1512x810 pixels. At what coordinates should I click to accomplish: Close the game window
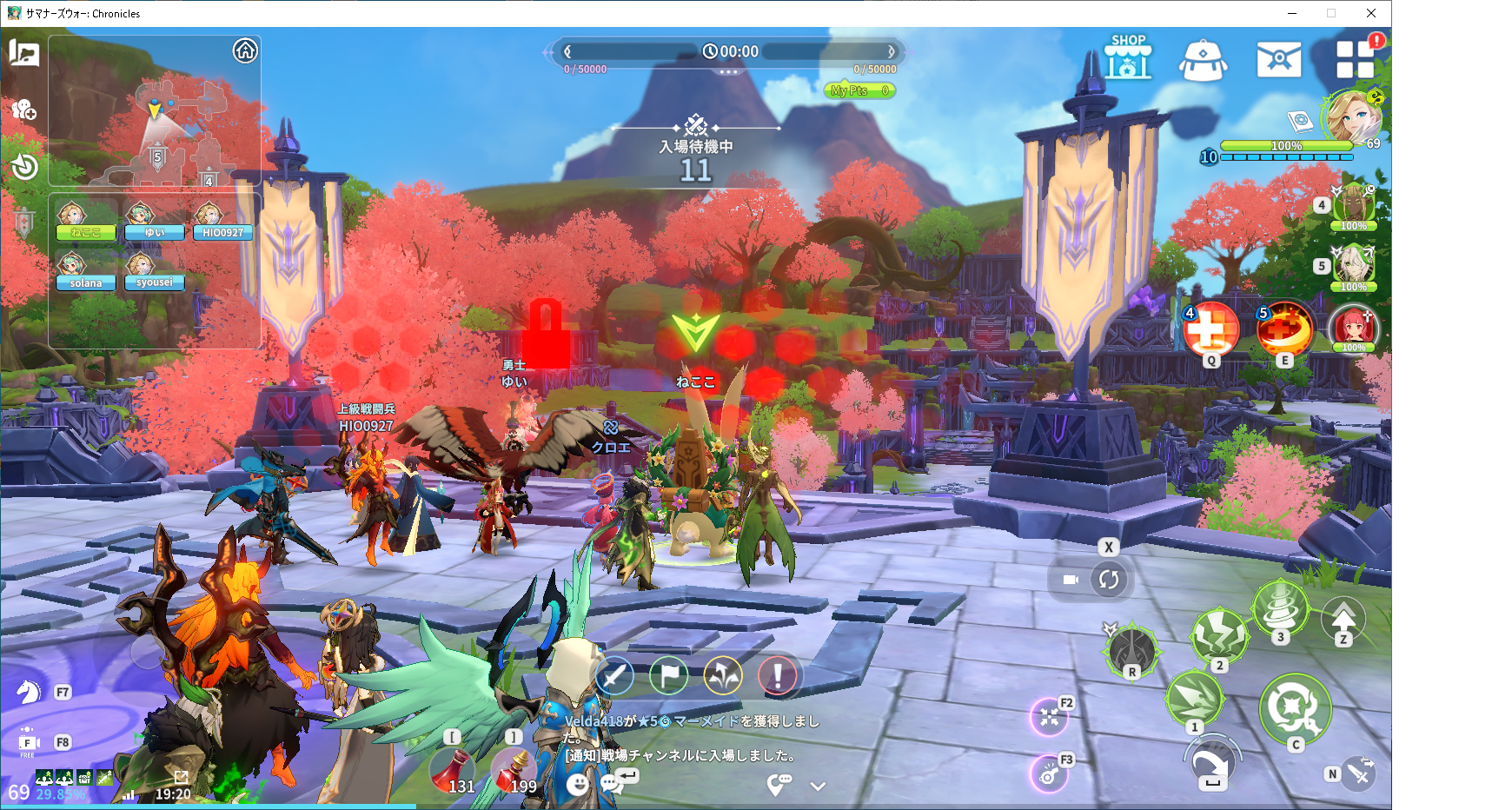[x=1371, y=13]
